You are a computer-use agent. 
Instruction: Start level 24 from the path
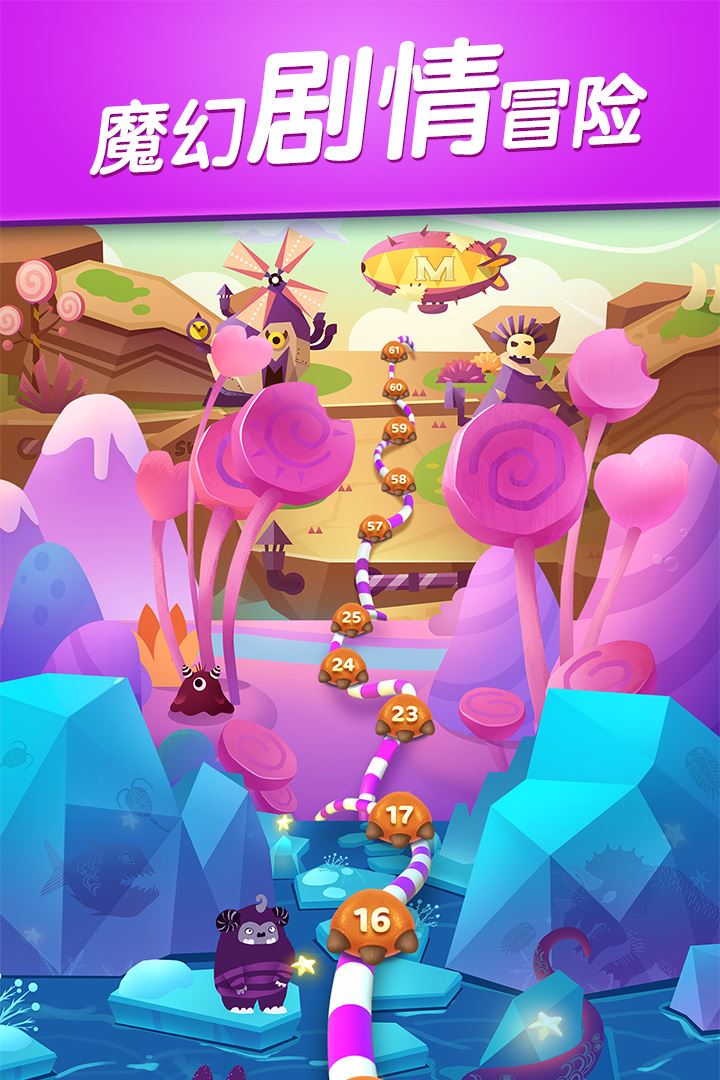pos(343,666)
